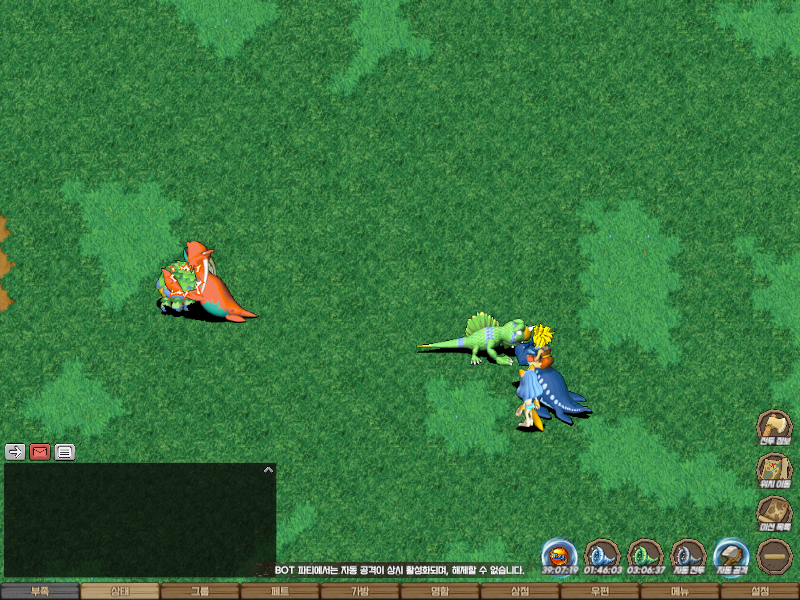This screenshot has height=600, width=800.
Task: Click the glowing orange Exp buff icon
Action: (560, 554)
